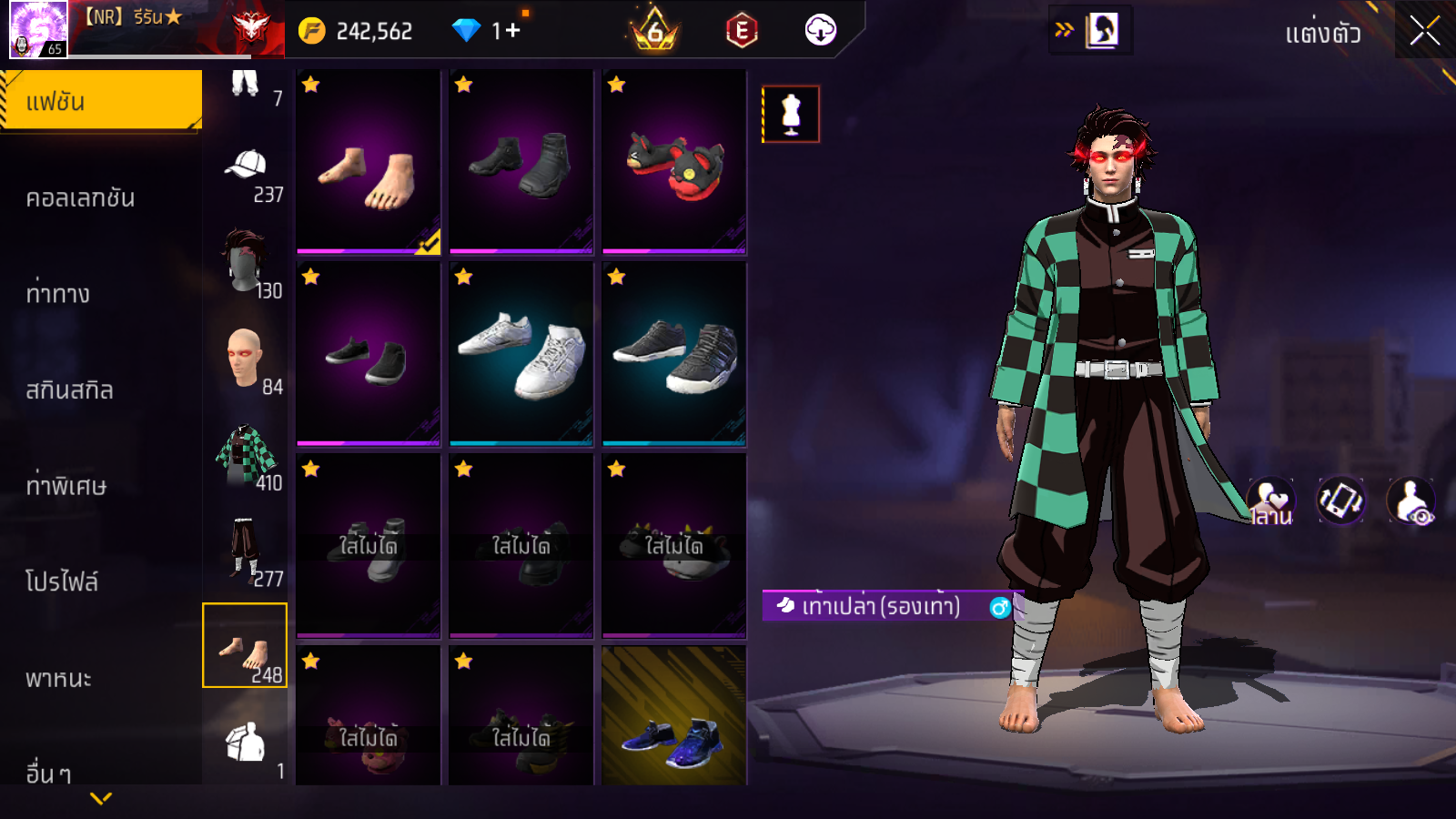Open the cloud download icon
The height and width of the screenshot is (819, 1456).
click(x=820, y=30)
